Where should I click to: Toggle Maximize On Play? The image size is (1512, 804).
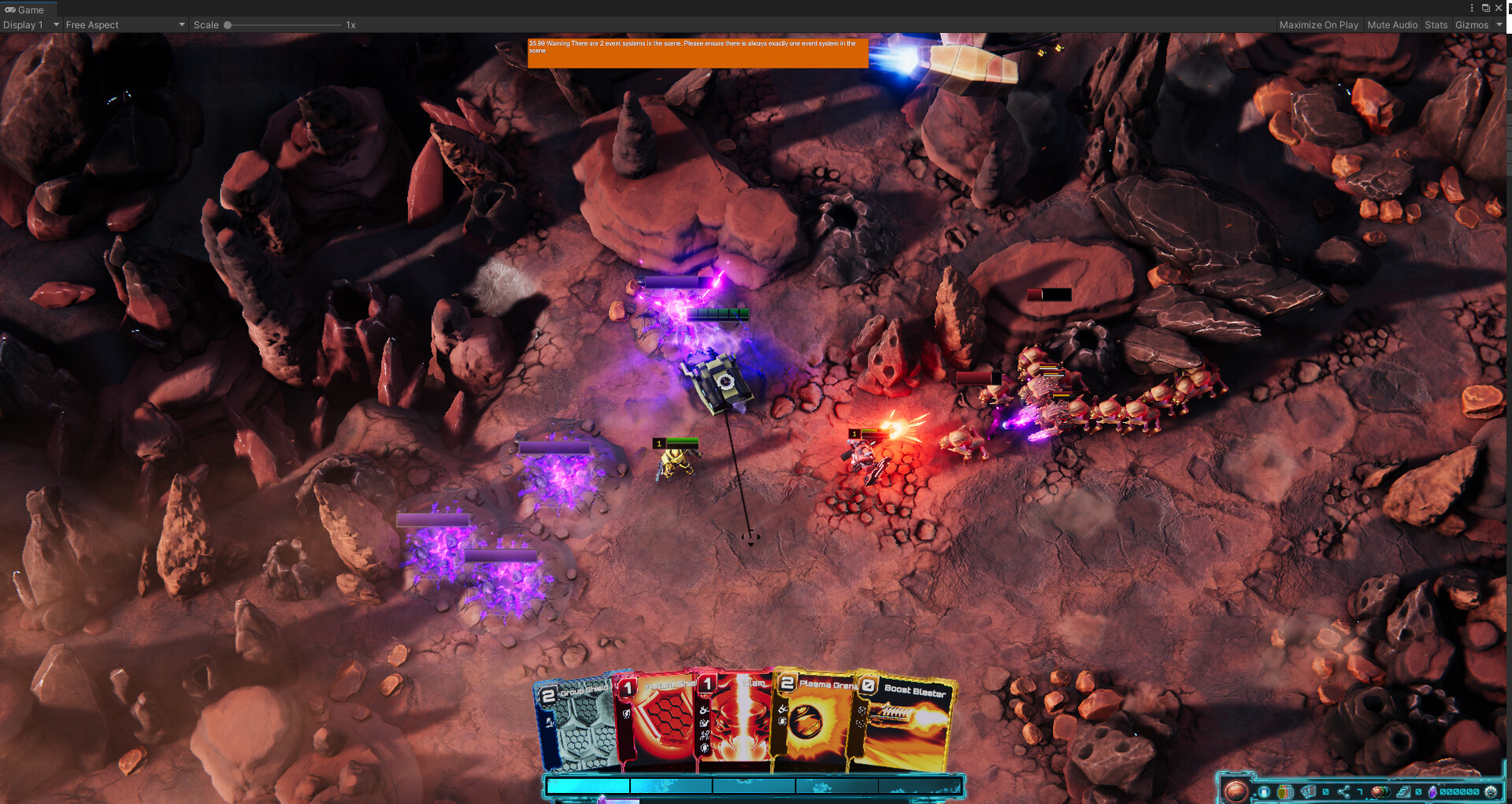tap(1319, 24)
